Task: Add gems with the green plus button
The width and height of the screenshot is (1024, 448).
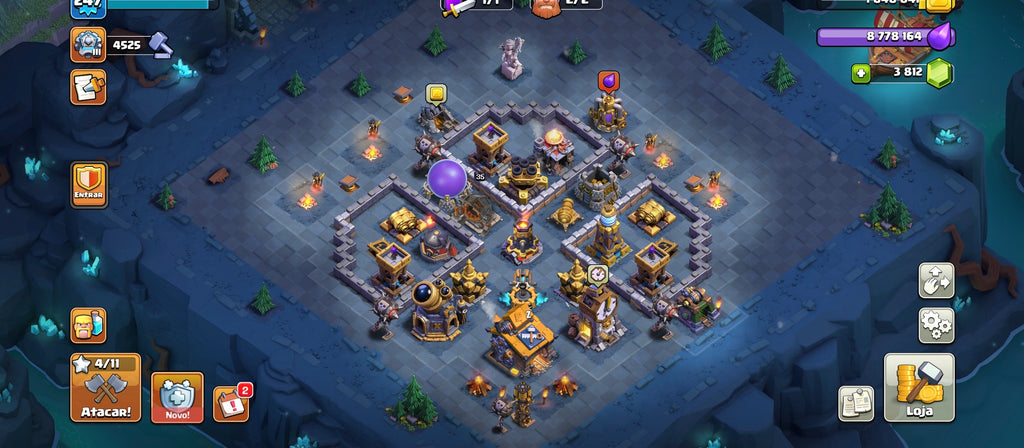Action: click(x=860, y=73)
